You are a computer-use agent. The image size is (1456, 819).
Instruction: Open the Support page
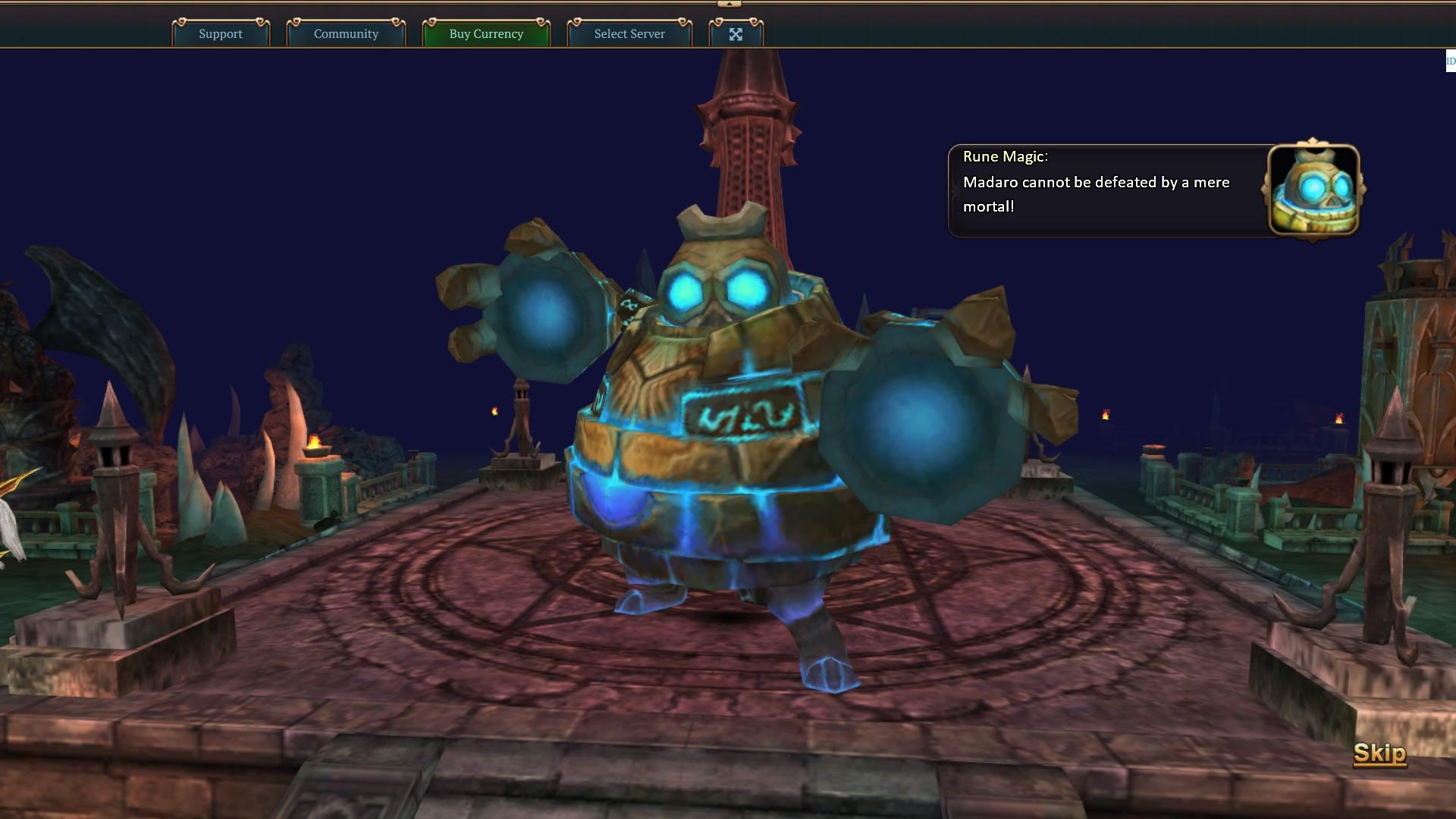(221, 33)
